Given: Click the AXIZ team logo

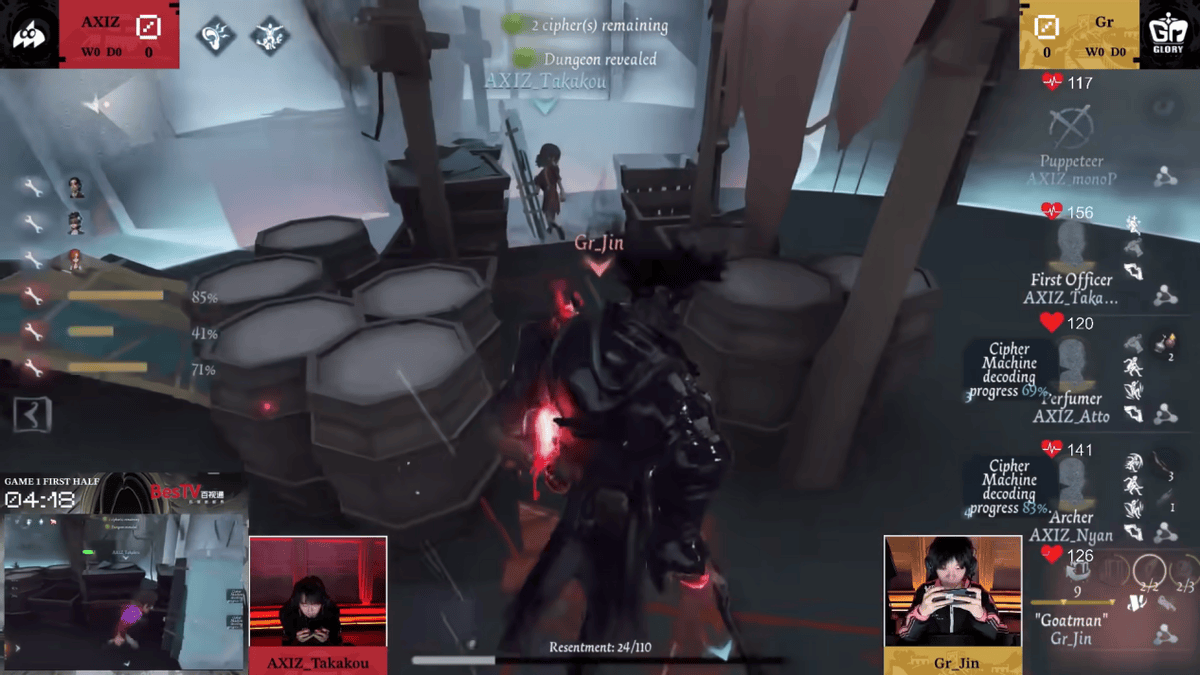Looking at the screenshot, I should (x=29, y=34).
